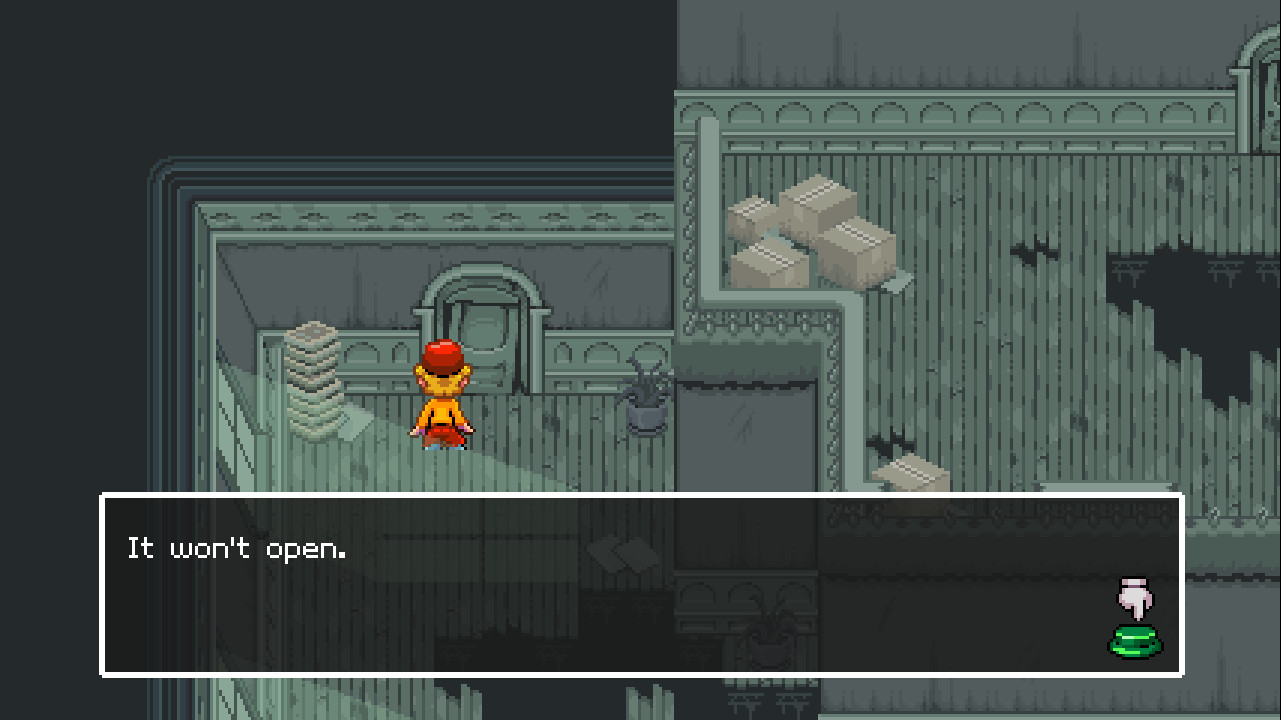The width and height of the screenshot is (1281, 720).
Task: Tap the hand cursor to continue dialogue
Action: point(1137,598)
